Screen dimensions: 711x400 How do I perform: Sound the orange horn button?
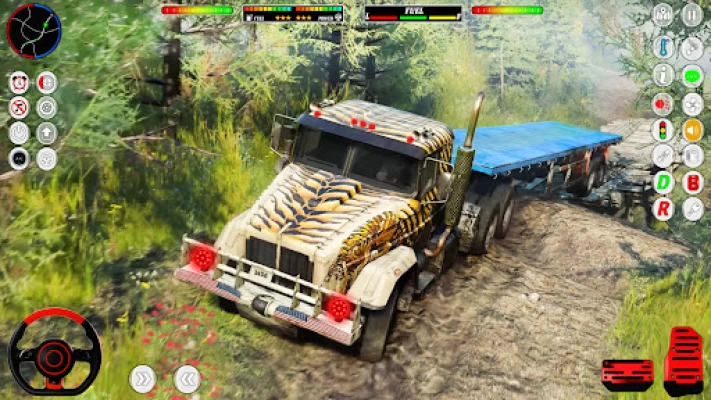coord(692,130)
